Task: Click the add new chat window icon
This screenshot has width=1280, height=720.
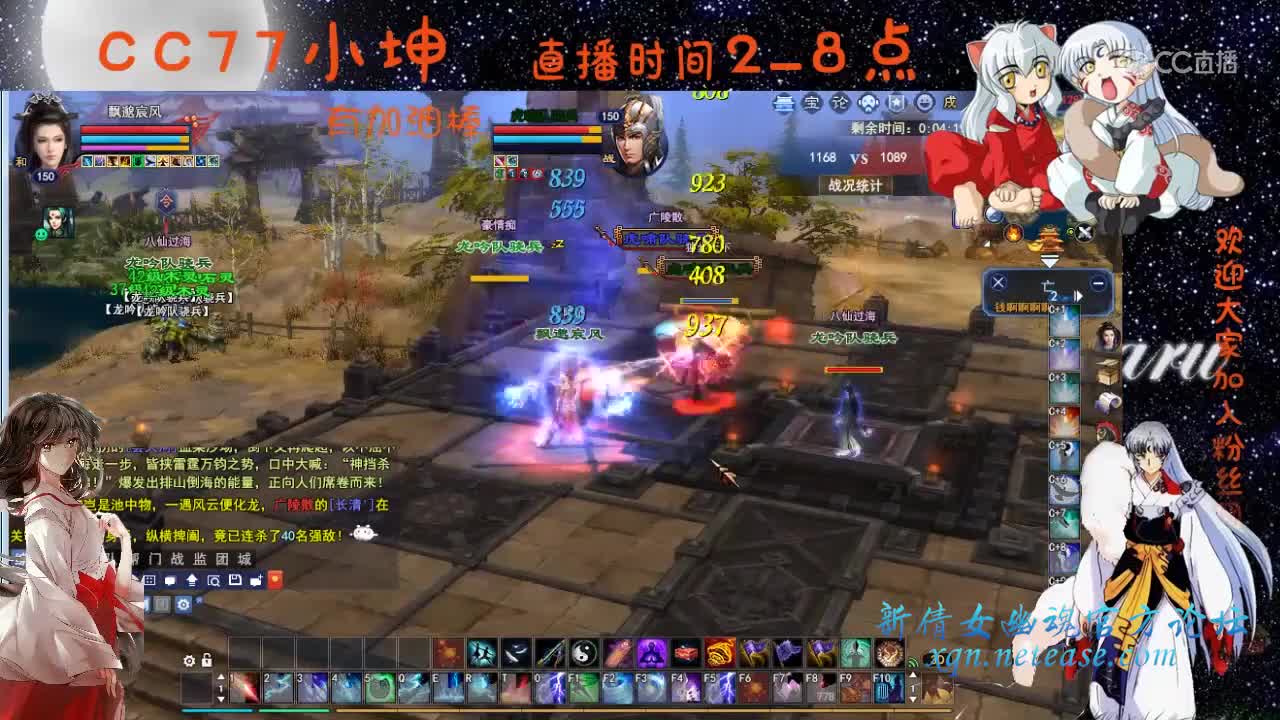Action: [x=256, y=579]
